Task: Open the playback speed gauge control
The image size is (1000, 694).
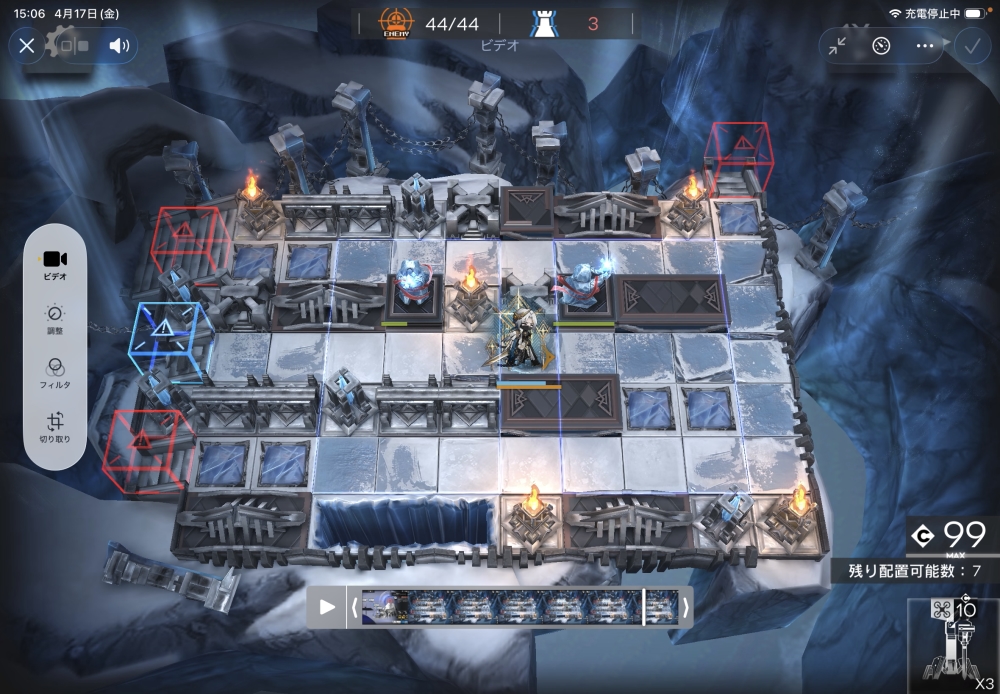Action: click(x=881, y=46)
